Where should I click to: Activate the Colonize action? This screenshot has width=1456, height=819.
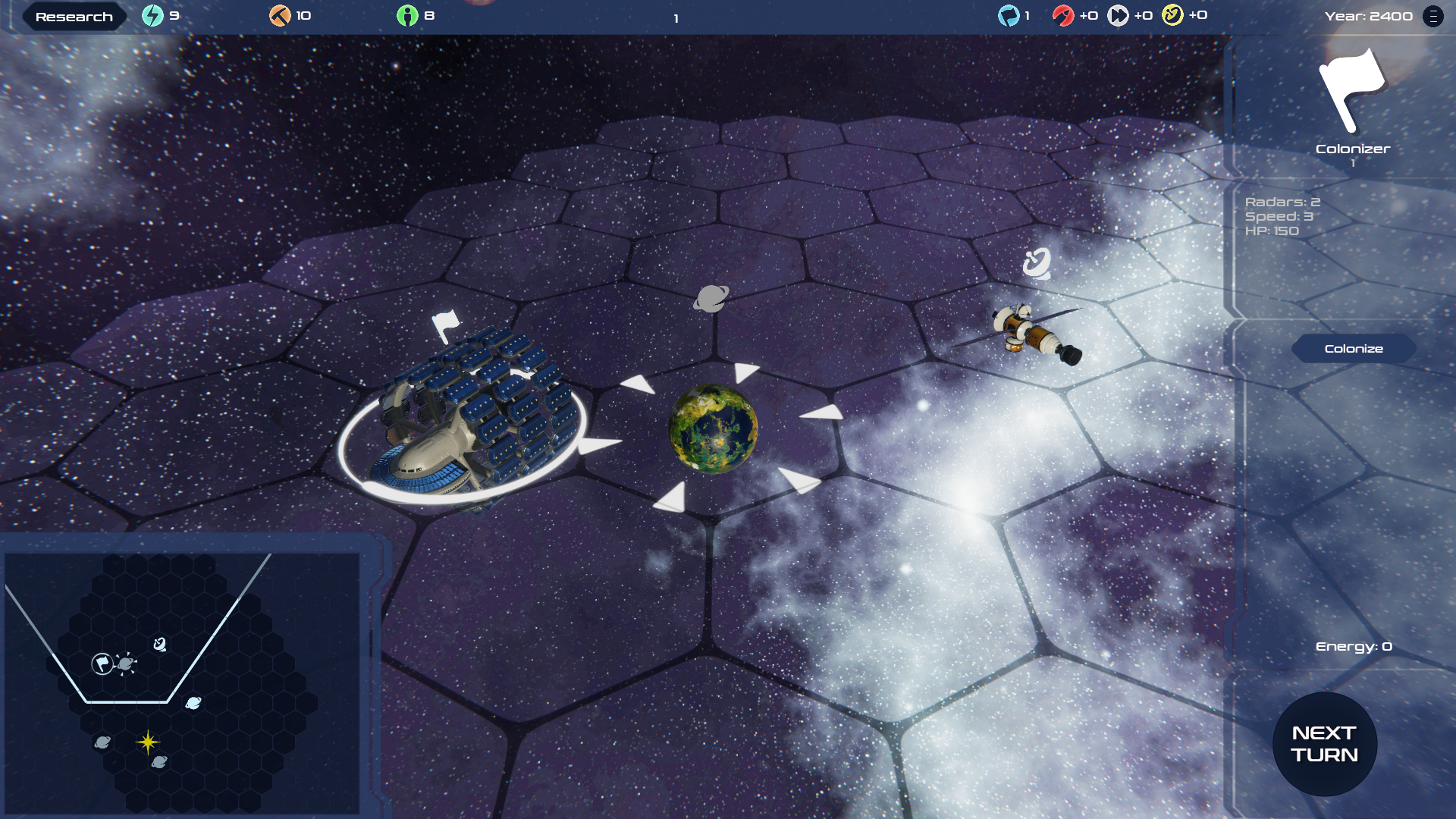click(1354, 349)
